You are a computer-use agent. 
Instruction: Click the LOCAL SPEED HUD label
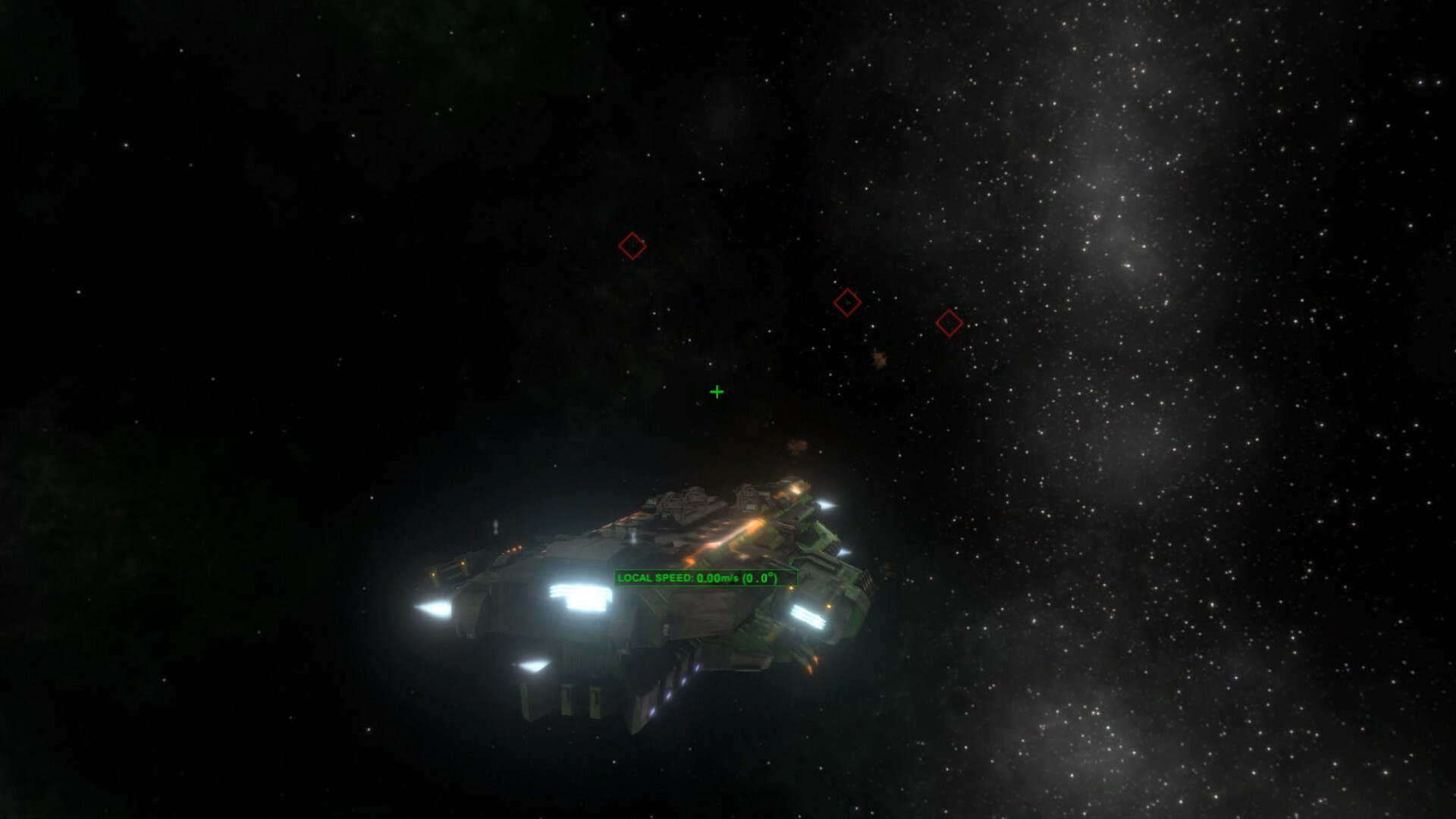pyautogui.click(x=656, y=576)
